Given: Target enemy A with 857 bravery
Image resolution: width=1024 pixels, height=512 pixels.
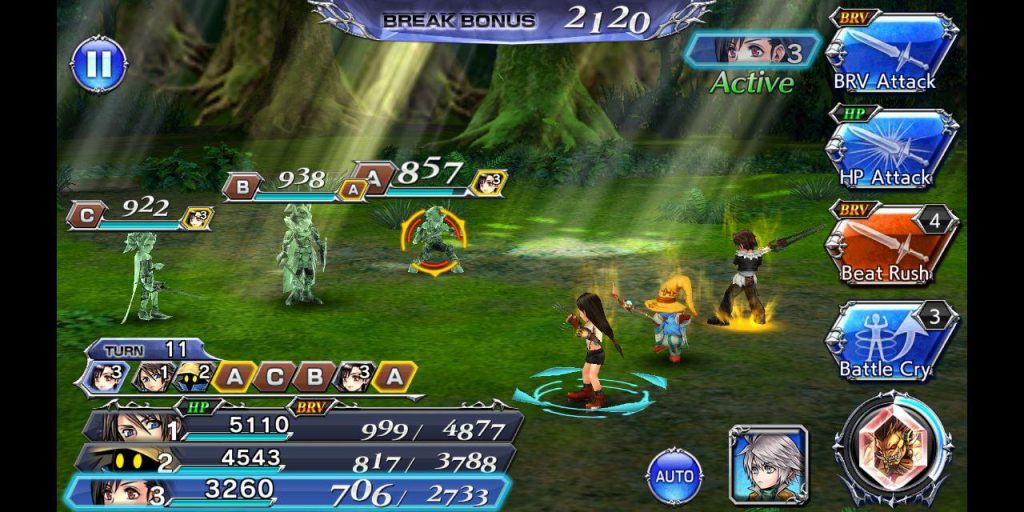Looking at the screenshot, I should coord(433,240).
